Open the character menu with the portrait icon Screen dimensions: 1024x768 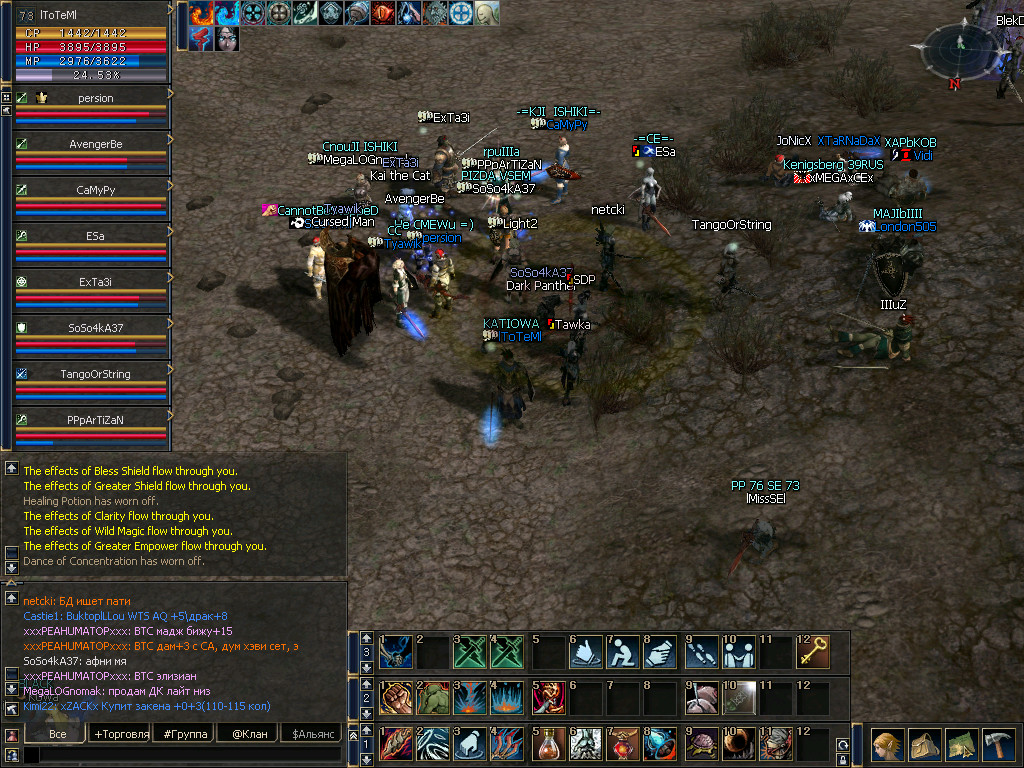coord(886,745)
